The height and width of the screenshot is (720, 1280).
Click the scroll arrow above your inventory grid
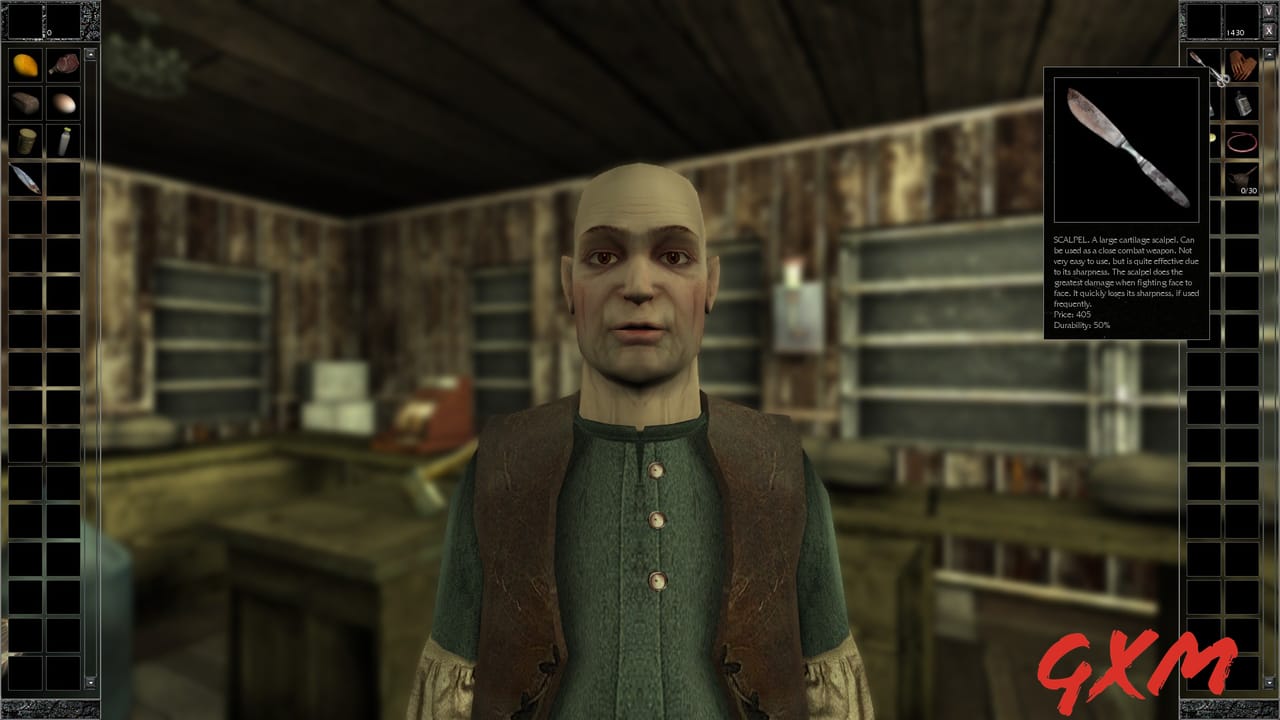91,54
